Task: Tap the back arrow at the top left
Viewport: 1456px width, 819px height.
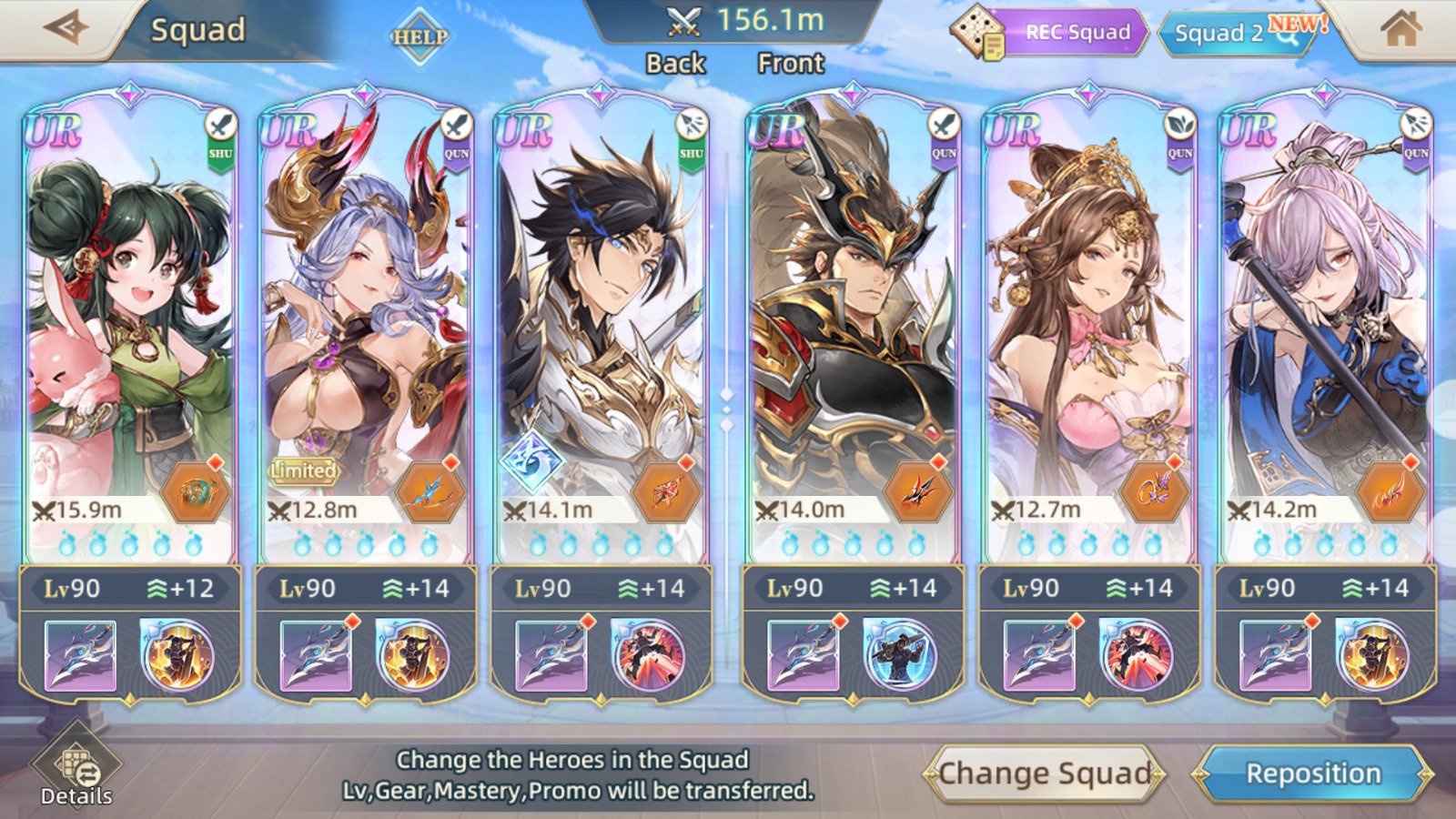Action: tap(64, 28)
